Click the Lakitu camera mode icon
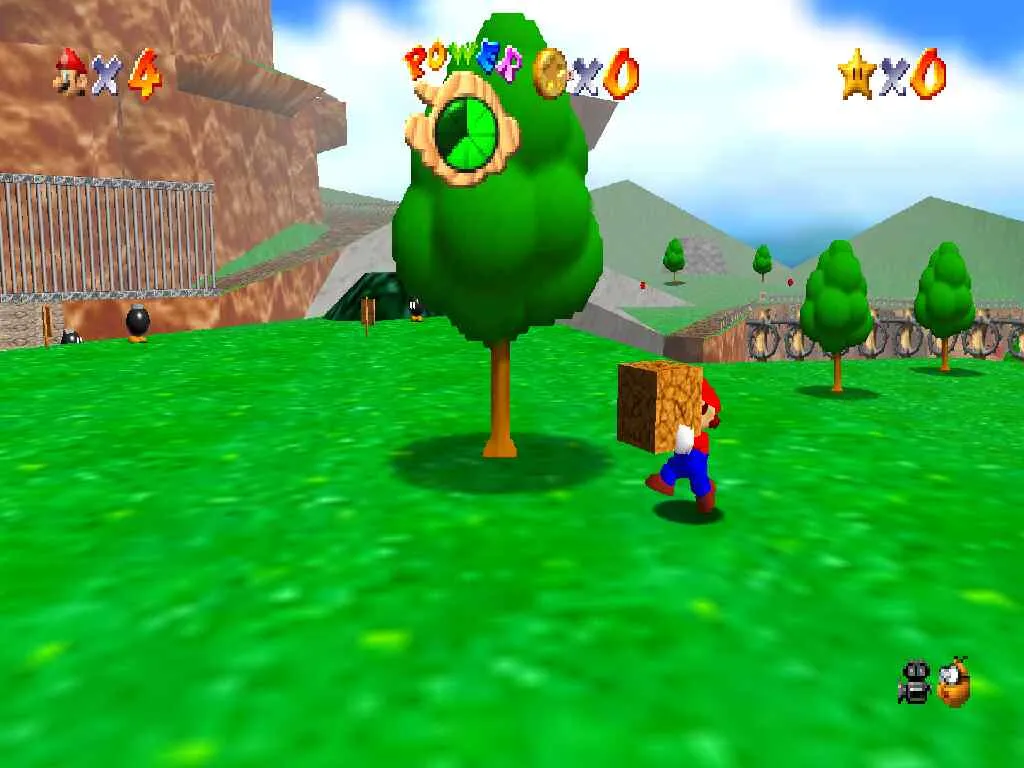The width and height of the screenshot is (1024, 768). click(953, 682)
